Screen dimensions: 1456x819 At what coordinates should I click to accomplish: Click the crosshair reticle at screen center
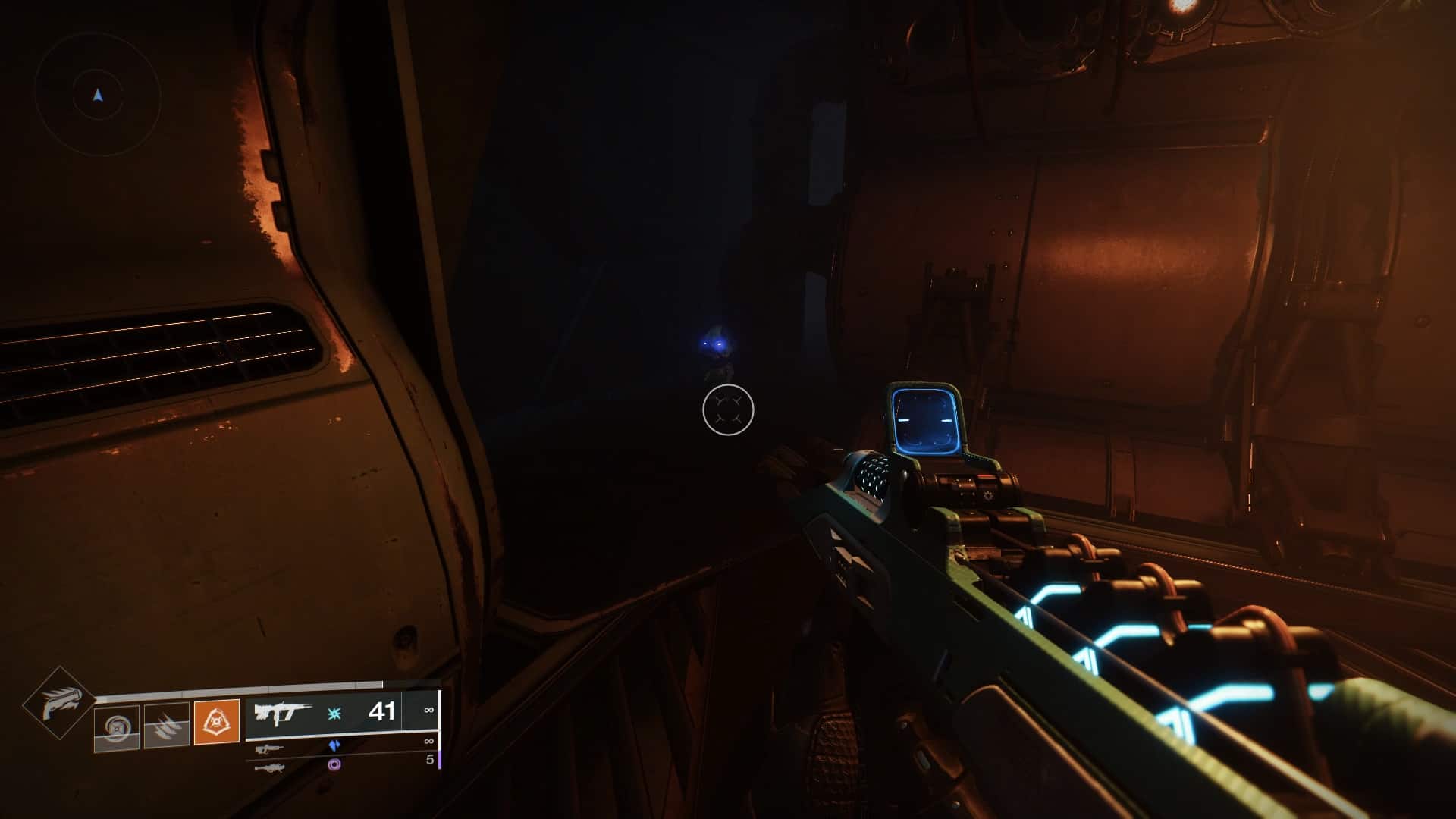point(730,409)
